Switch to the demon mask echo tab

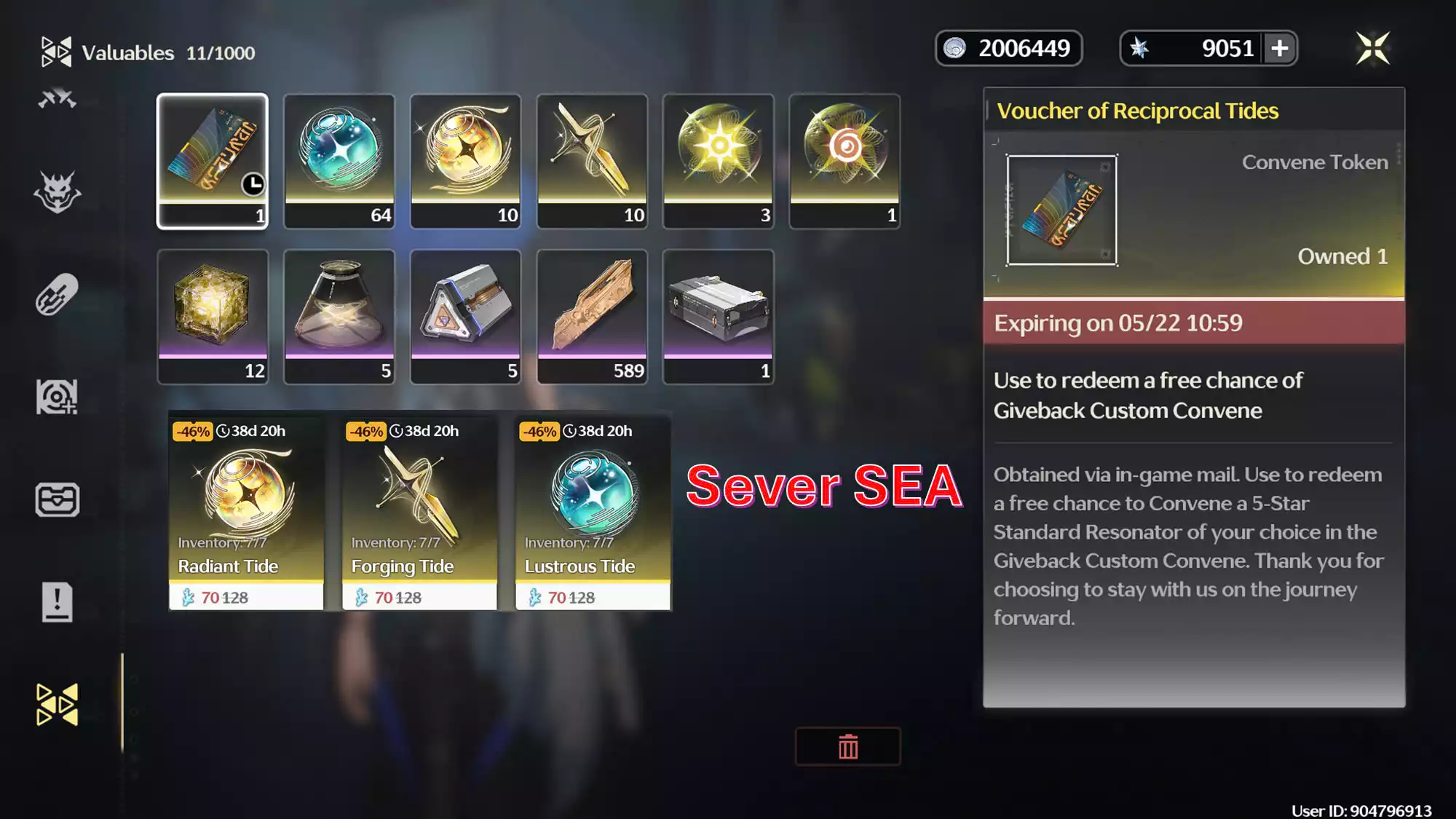click(57, 193)
